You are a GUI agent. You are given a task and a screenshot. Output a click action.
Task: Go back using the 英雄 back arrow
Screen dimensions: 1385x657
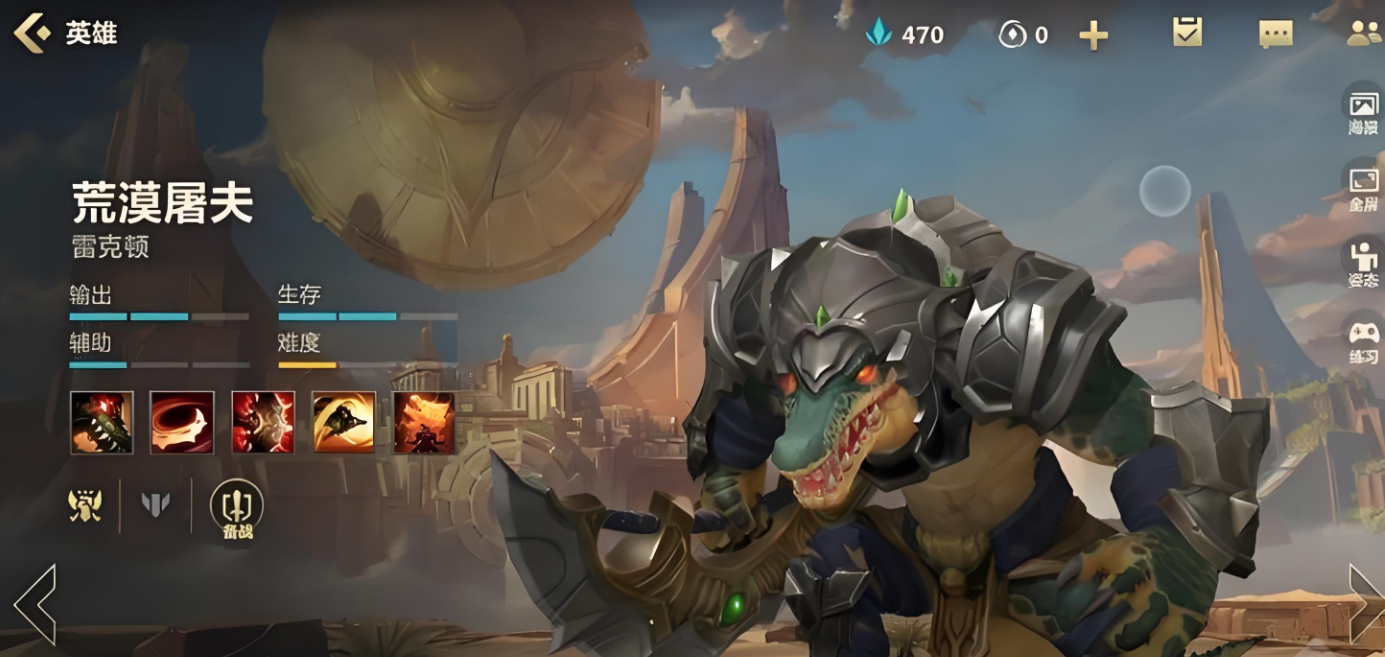click(x=32, y=33)
